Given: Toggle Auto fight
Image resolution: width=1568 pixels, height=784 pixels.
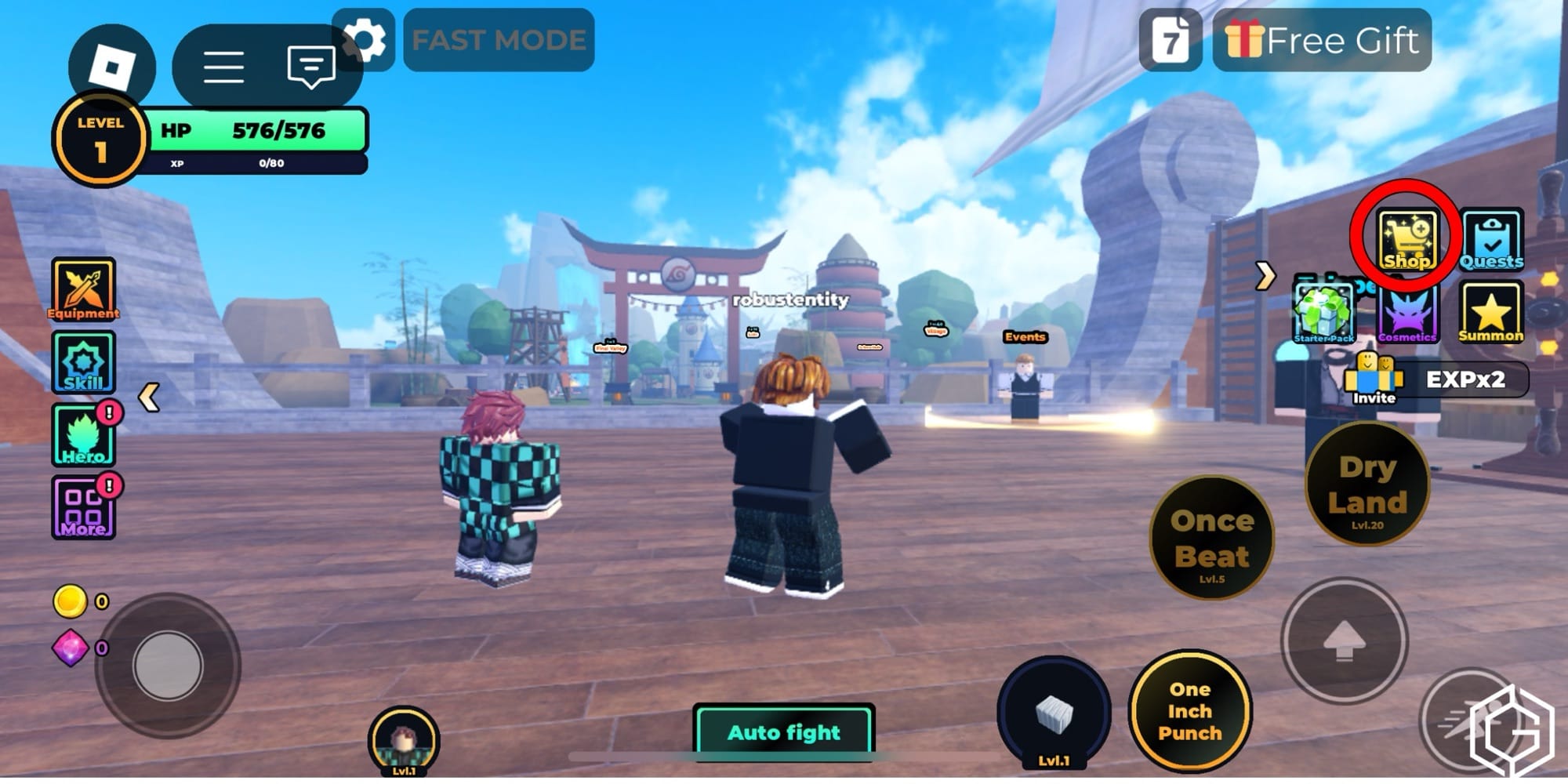Looking at the screenshot, I should pos(784,731).
